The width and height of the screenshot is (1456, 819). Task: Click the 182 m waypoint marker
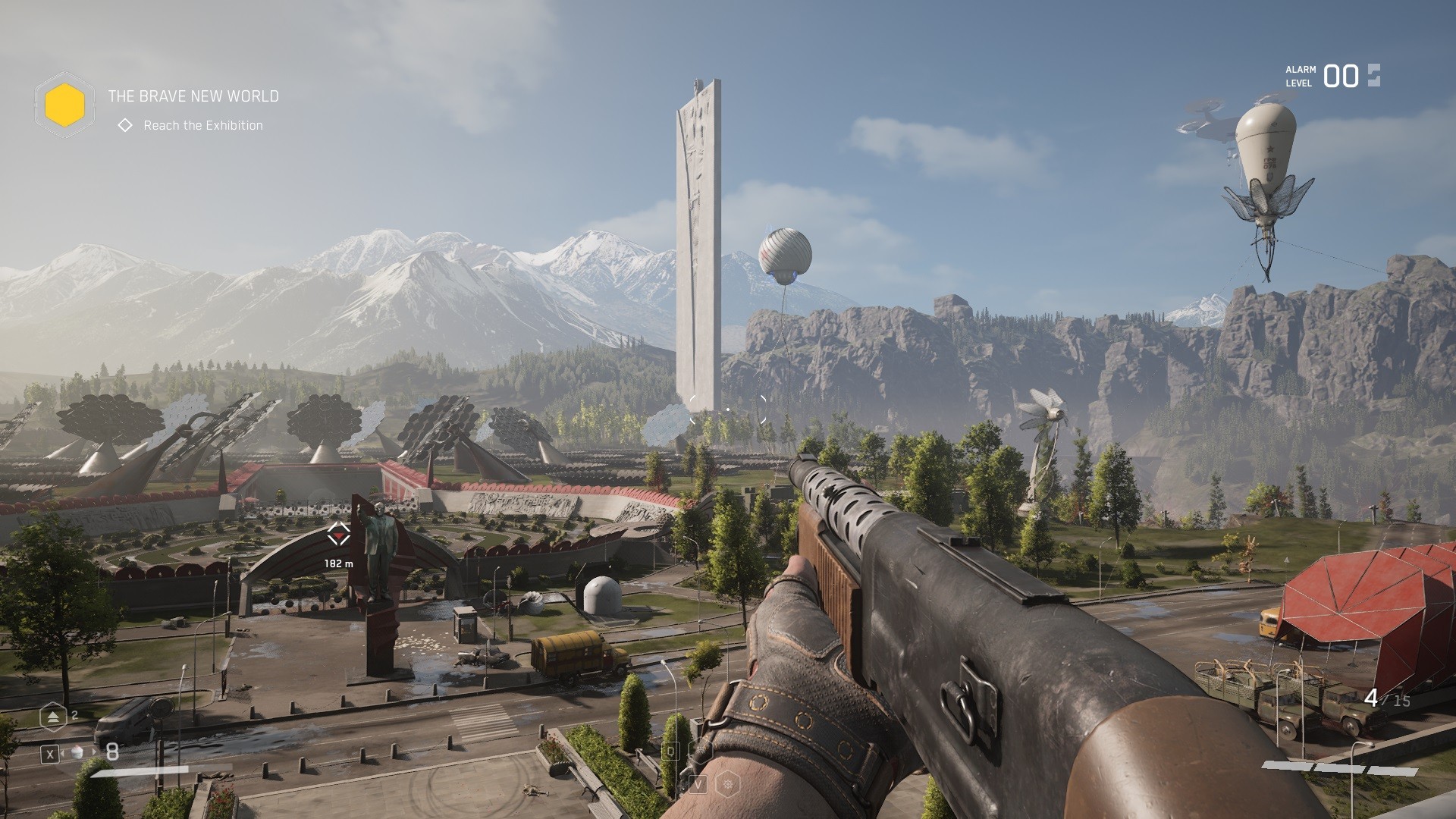click(x=338, y=535)
